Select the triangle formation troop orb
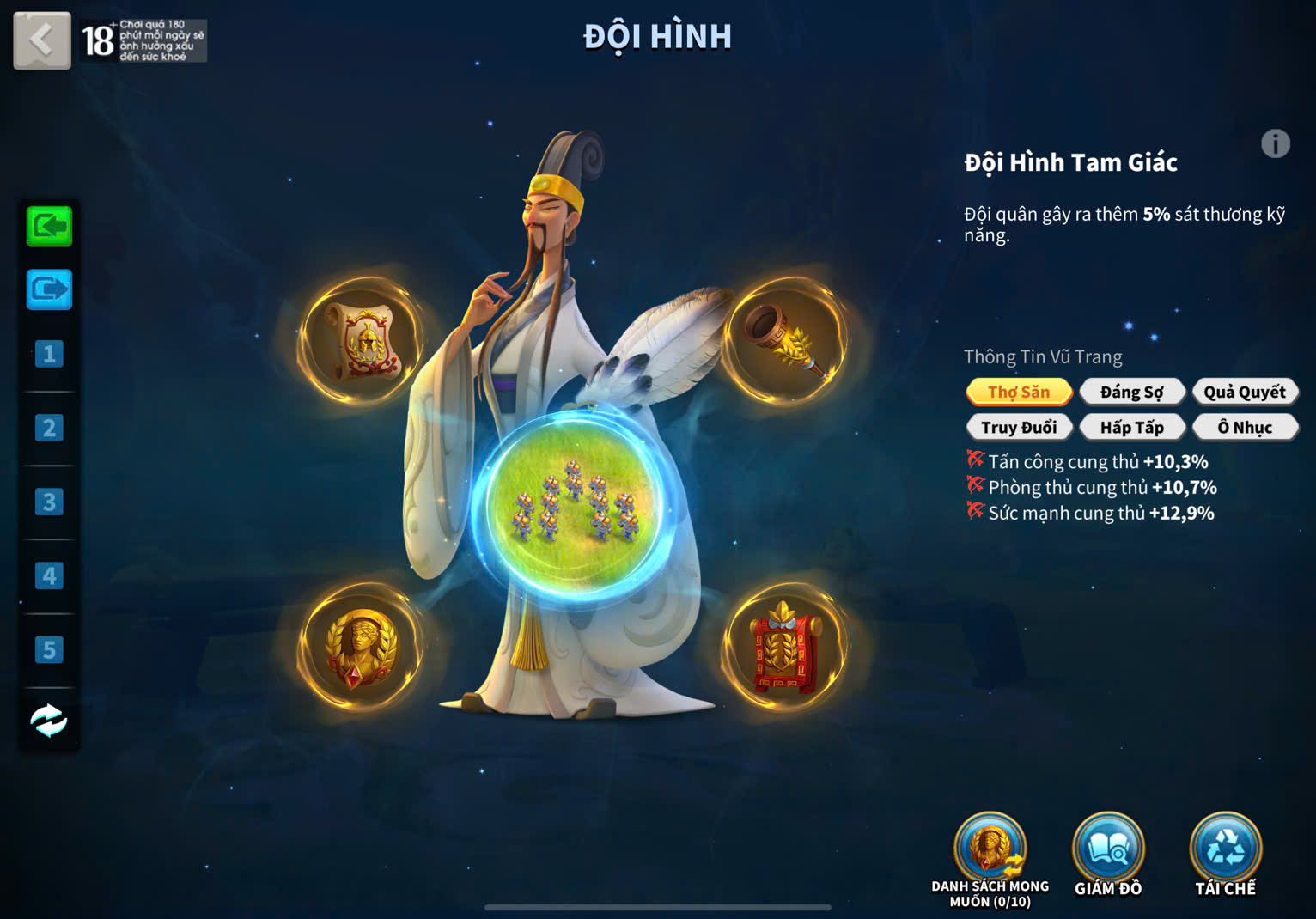Image resolution: width=1316 pixels, height=919 pixels. tap(573, 502)
